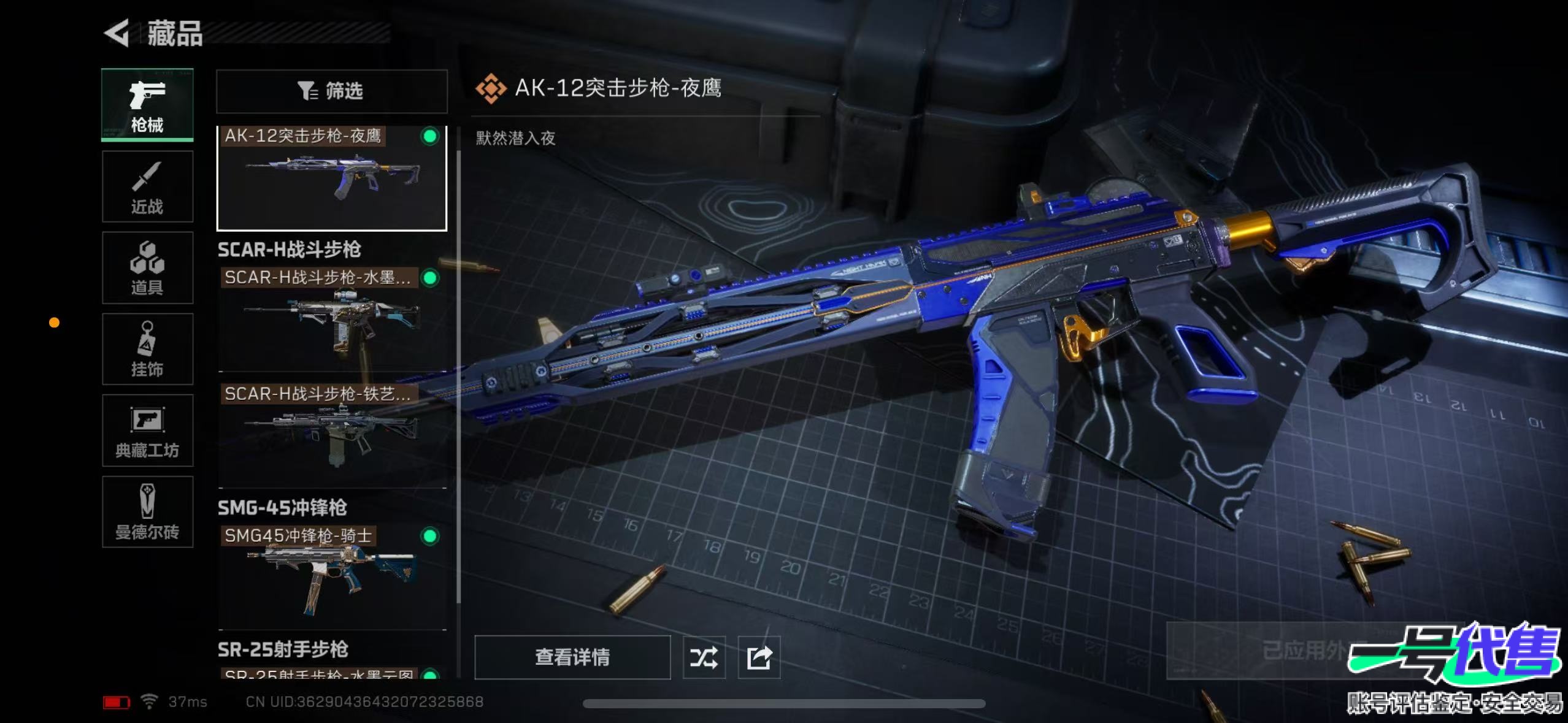
Task: Open the 筛选 filter button
Action: [331, 91]
